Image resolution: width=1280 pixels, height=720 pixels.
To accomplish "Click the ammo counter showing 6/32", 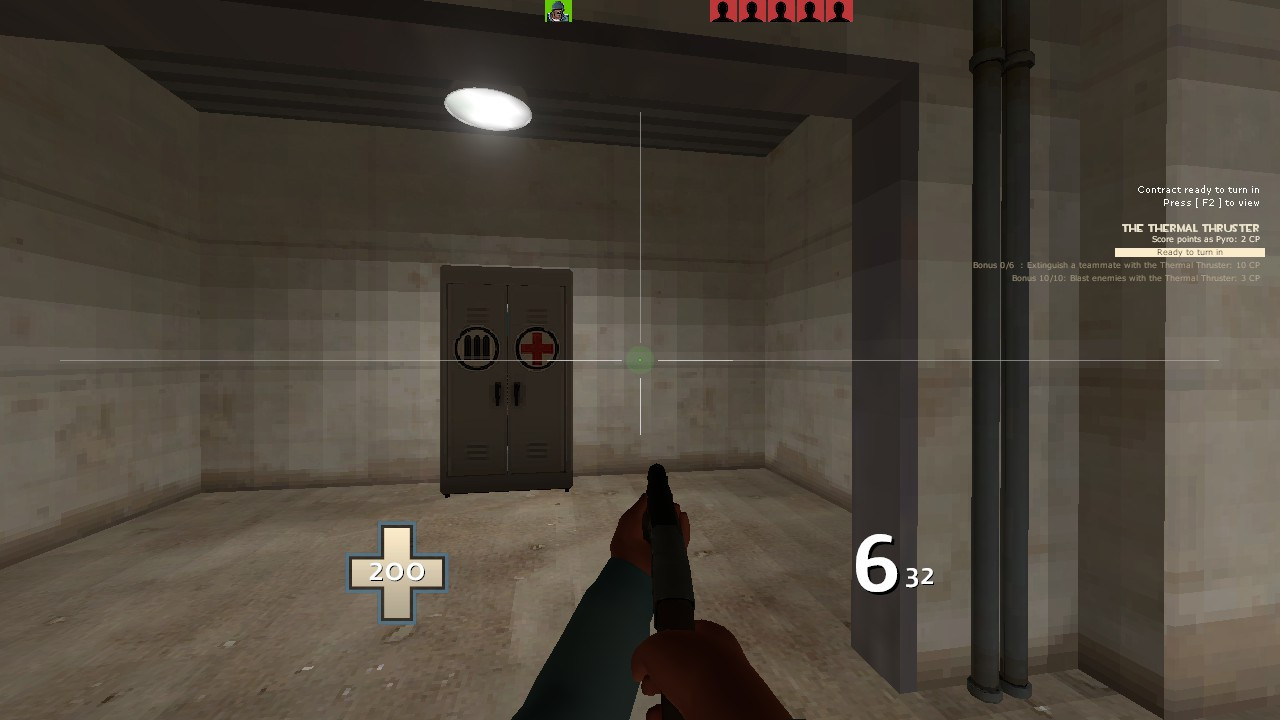I will pyautogui.click(x=893, y=565).
